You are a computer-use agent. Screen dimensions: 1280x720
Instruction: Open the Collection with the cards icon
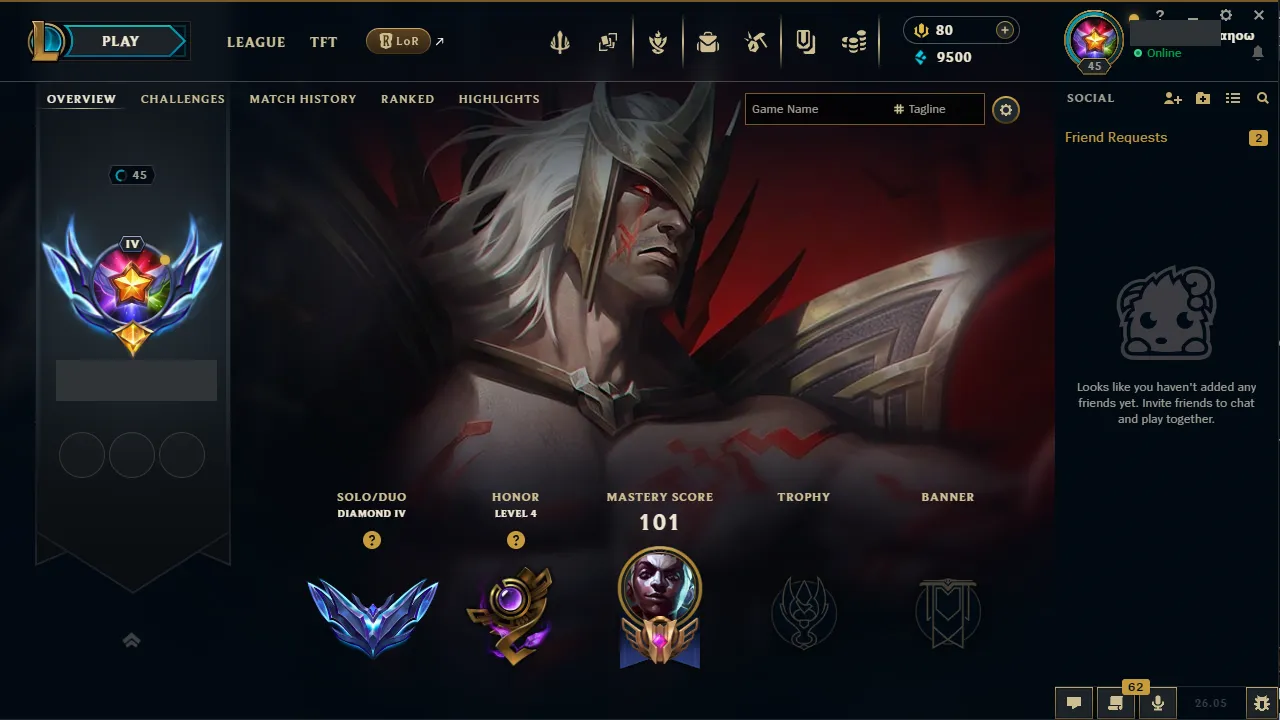click(607, 41)
